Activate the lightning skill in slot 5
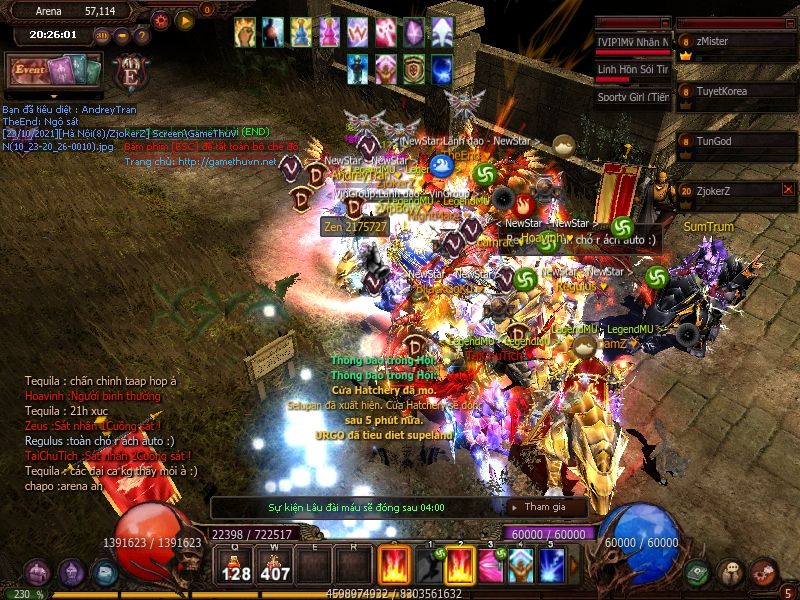Screen dimensions: 800x600 [x=552, y=565]
